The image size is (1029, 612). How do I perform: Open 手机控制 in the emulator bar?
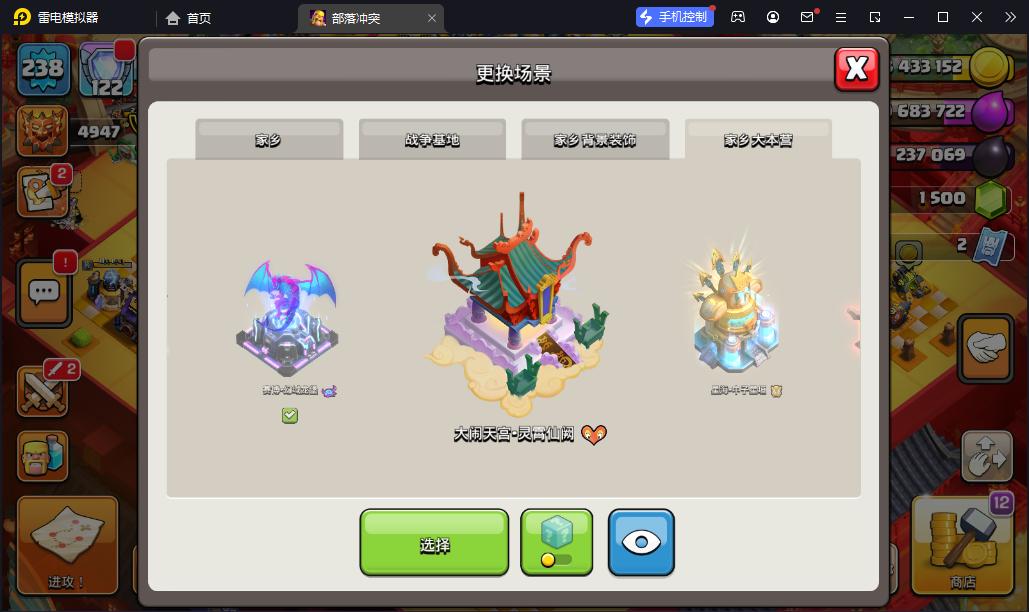674,17
